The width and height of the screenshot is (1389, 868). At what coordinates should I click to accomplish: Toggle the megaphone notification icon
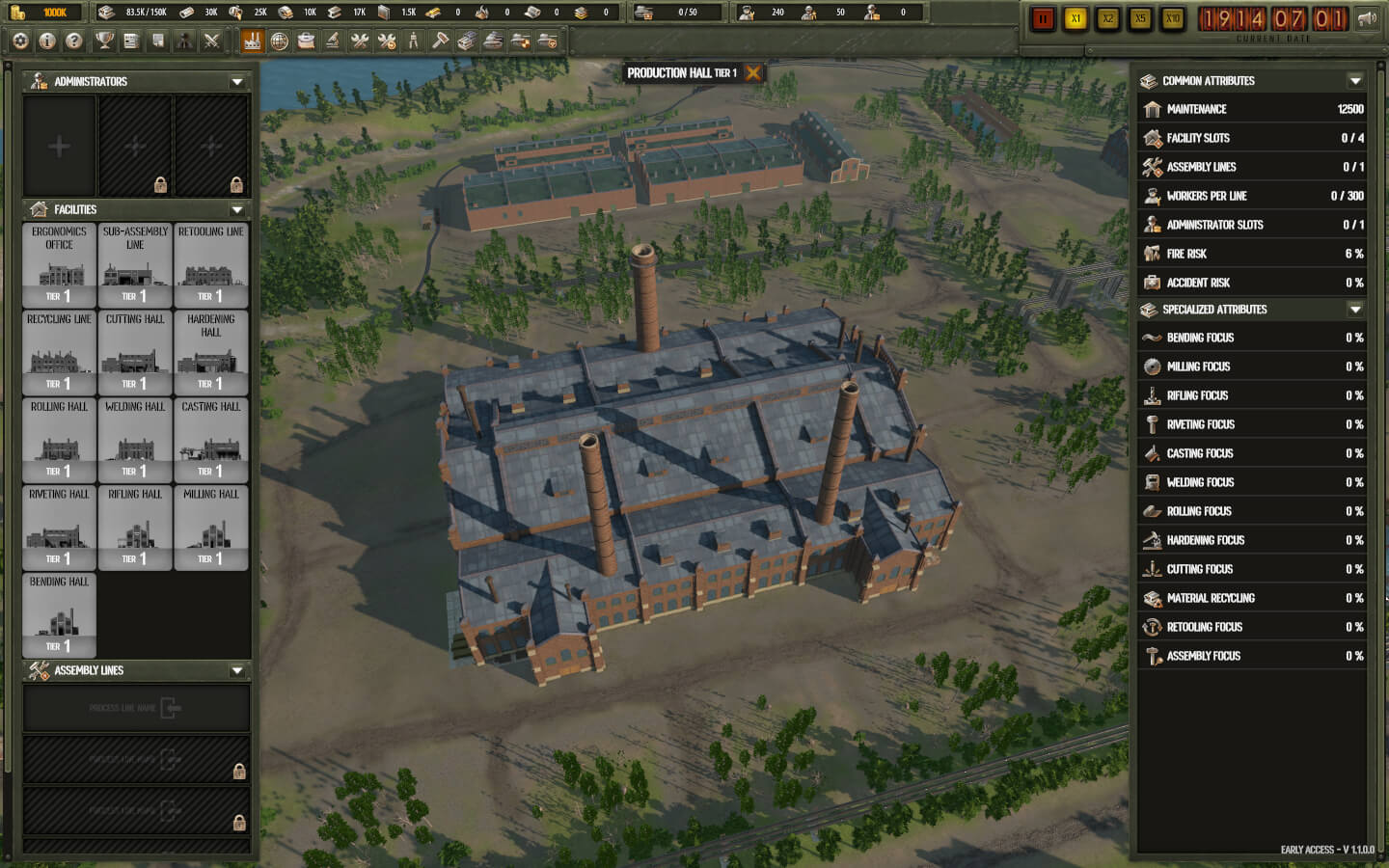click(x=1367, y=16)
